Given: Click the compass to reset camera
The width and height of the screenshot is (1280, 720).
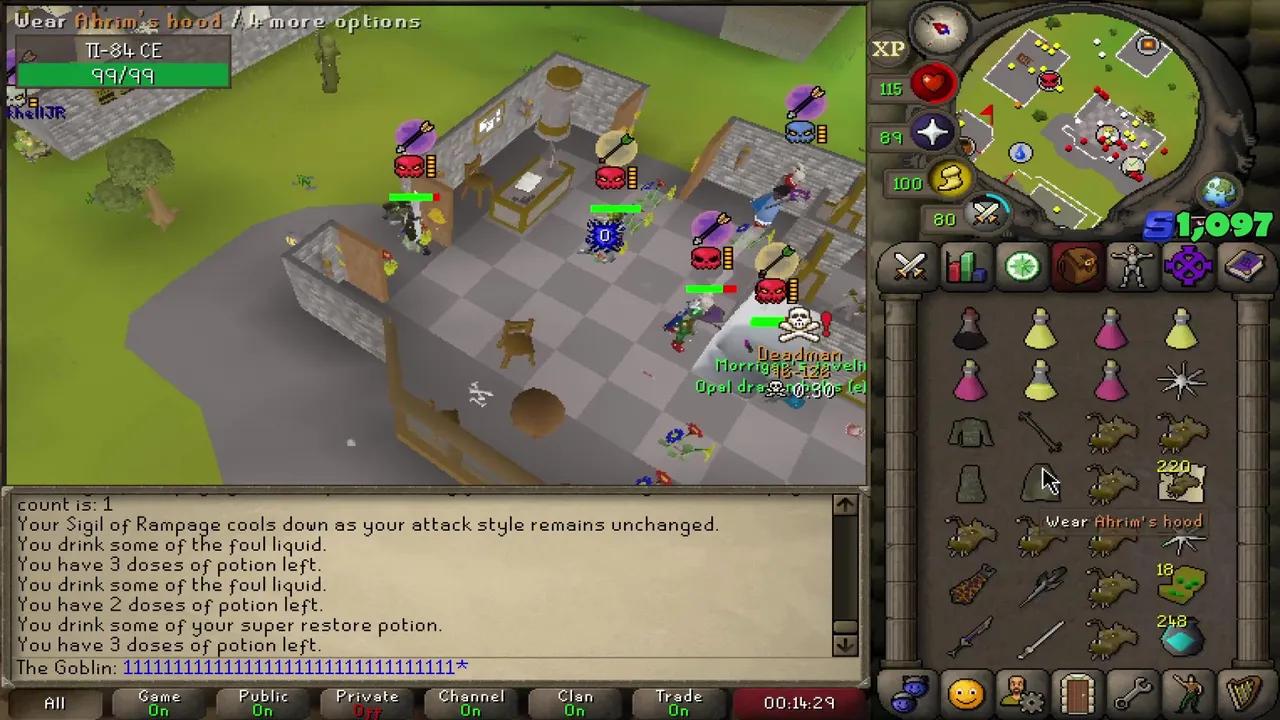Looking at the screenshot, I should click(940, 30).
